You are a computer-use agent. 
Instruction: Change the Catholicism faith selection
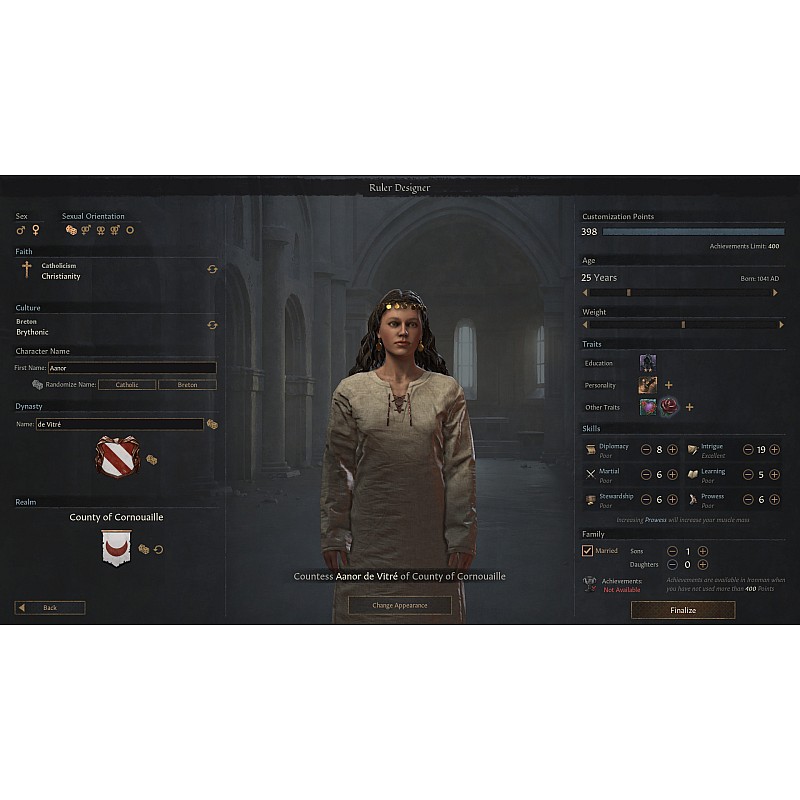point(212,269)
